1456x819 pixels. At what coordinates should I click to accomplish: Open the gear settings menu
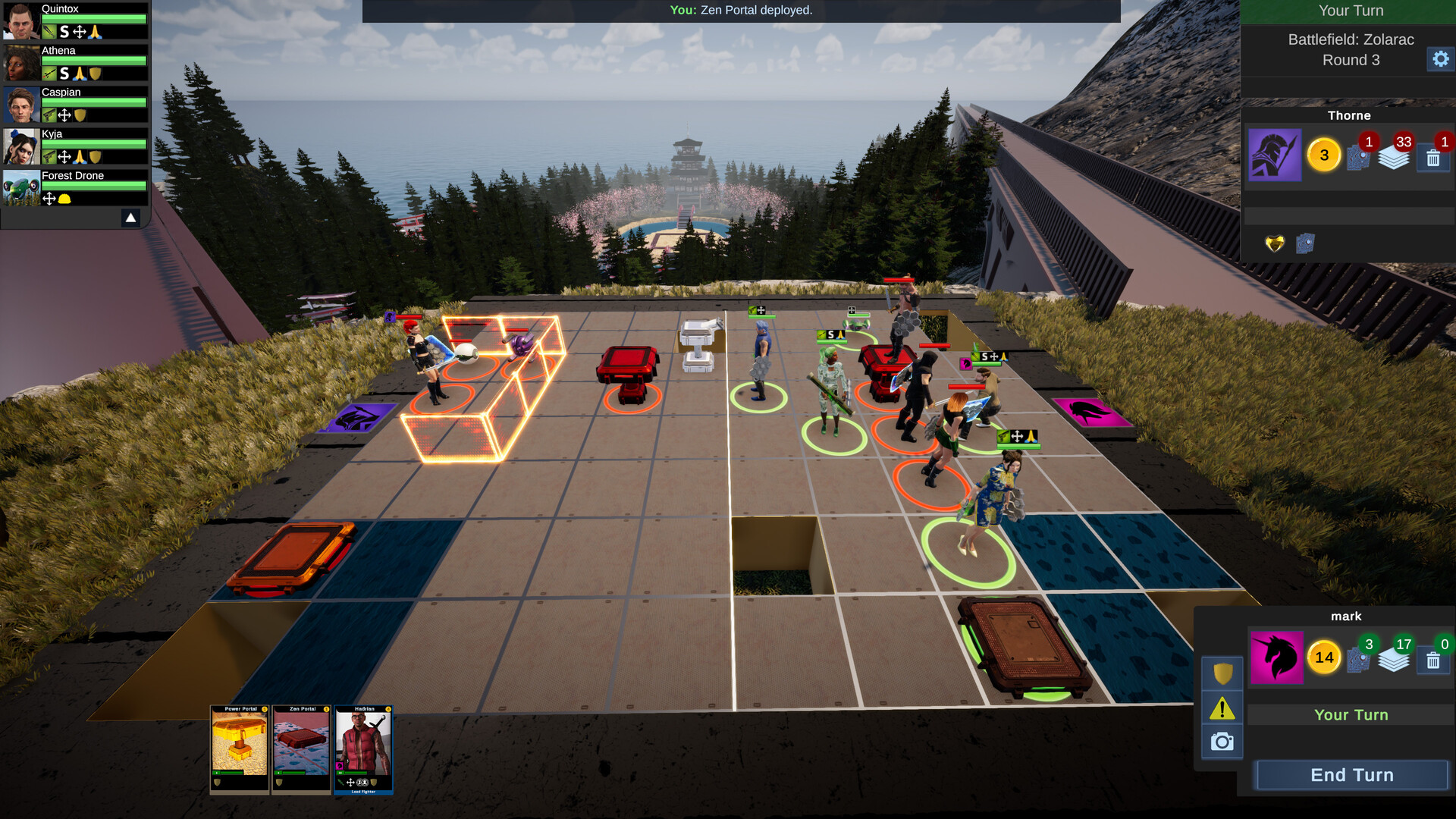(x=1440, y=58)
